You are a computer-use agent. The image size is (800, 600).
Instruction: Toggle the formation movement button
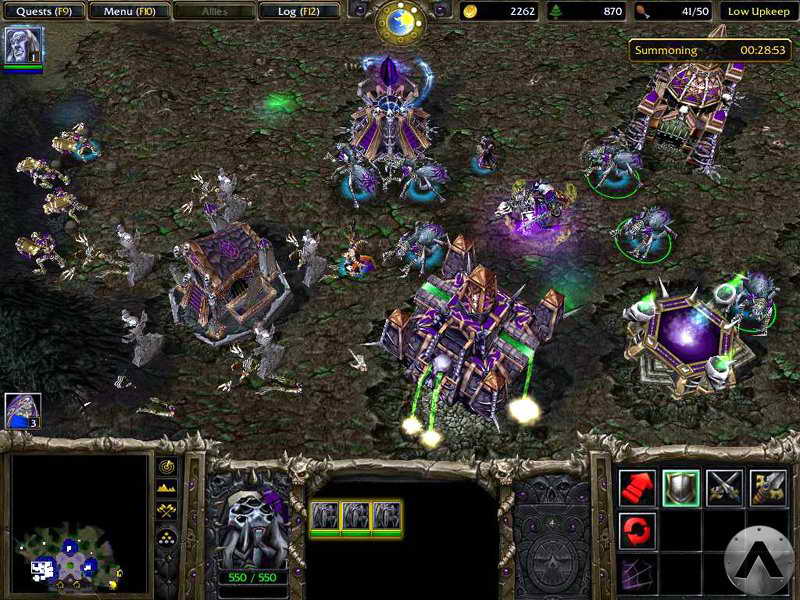[x=166, y=536]
